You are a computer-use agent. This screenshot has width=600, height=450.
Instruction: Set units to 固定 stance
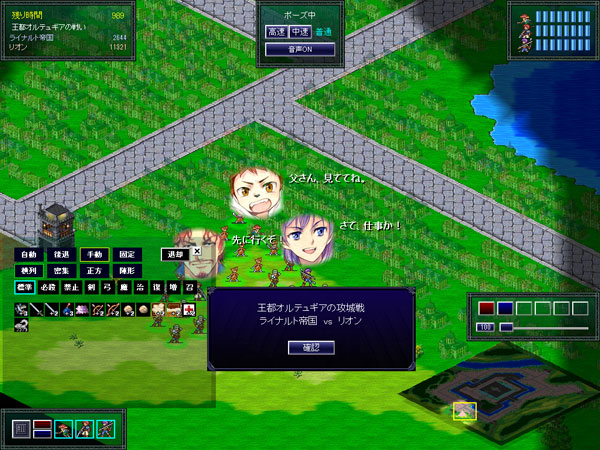click(126, 255)
